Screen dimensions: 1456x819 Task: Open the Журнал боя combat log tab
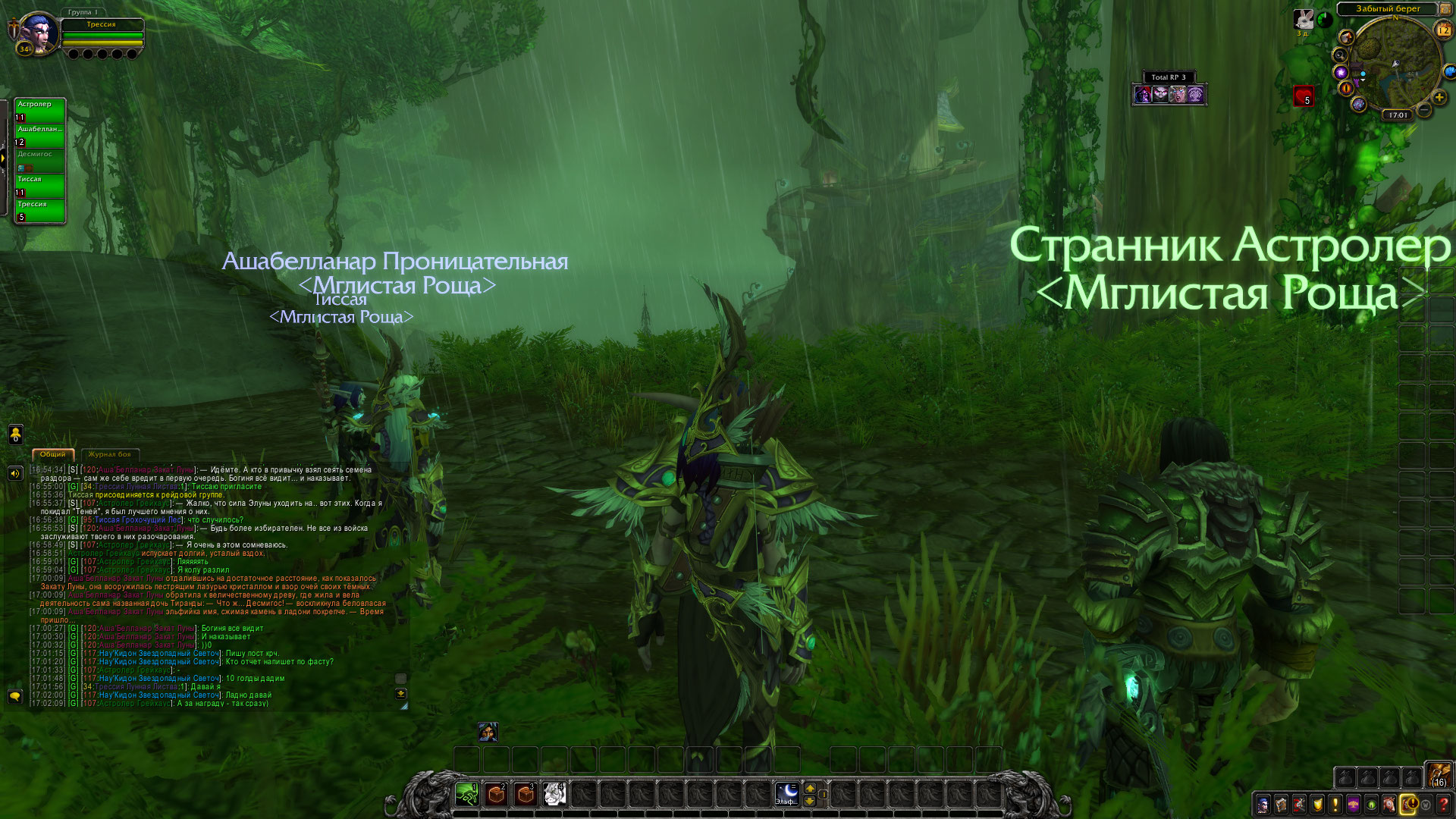coord(109,454)
